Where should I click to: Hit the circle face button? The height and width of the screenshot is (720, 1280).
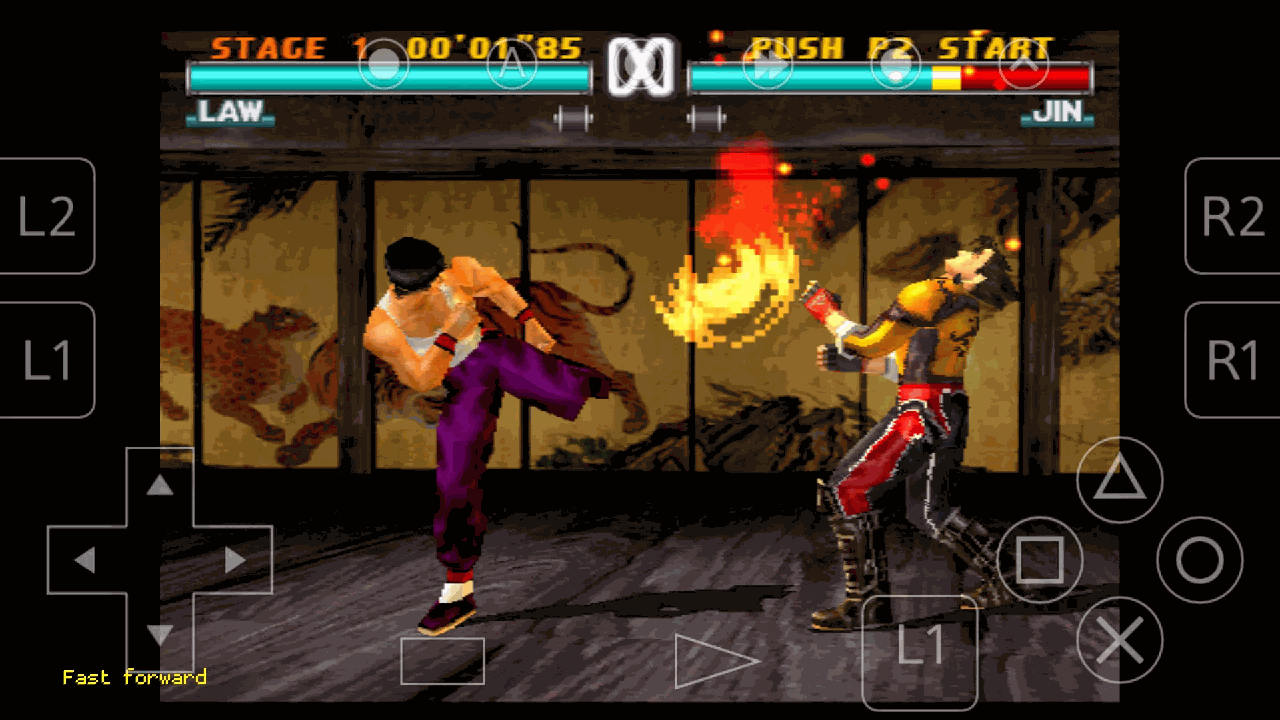click(x=1199, y=560)
